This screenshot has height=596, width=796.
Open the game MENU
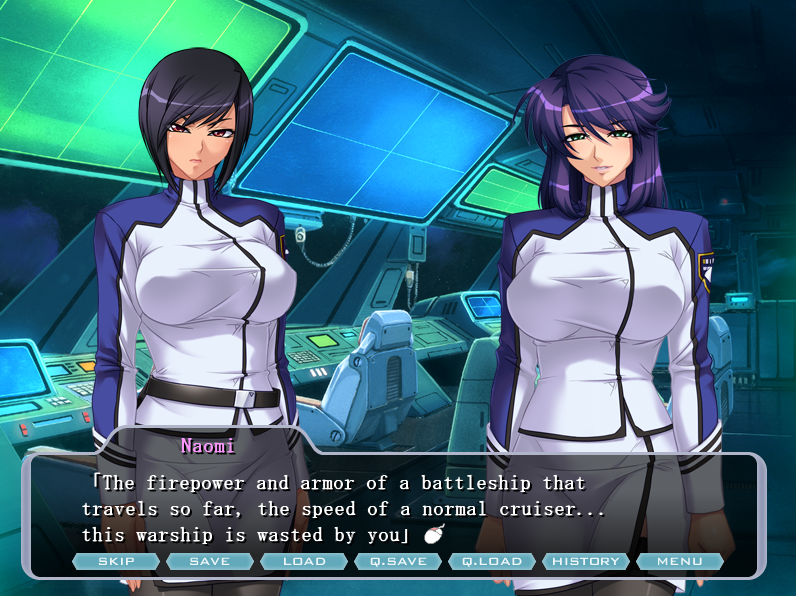click(x=679, y=561)
